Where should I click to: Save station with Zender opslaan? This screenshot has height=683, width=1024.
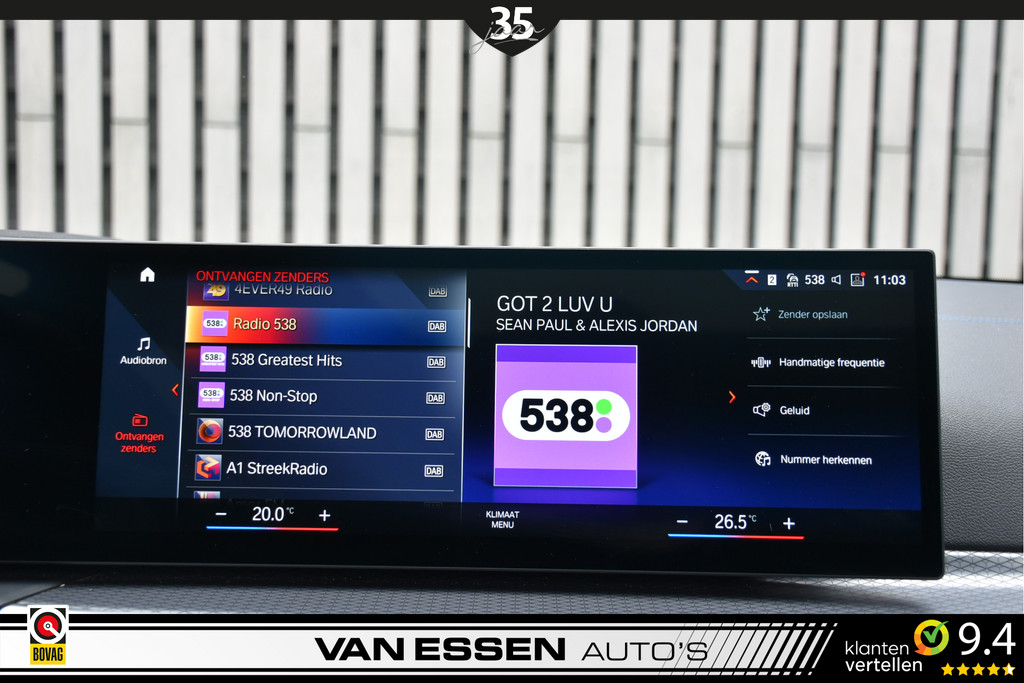coord(812,314)
